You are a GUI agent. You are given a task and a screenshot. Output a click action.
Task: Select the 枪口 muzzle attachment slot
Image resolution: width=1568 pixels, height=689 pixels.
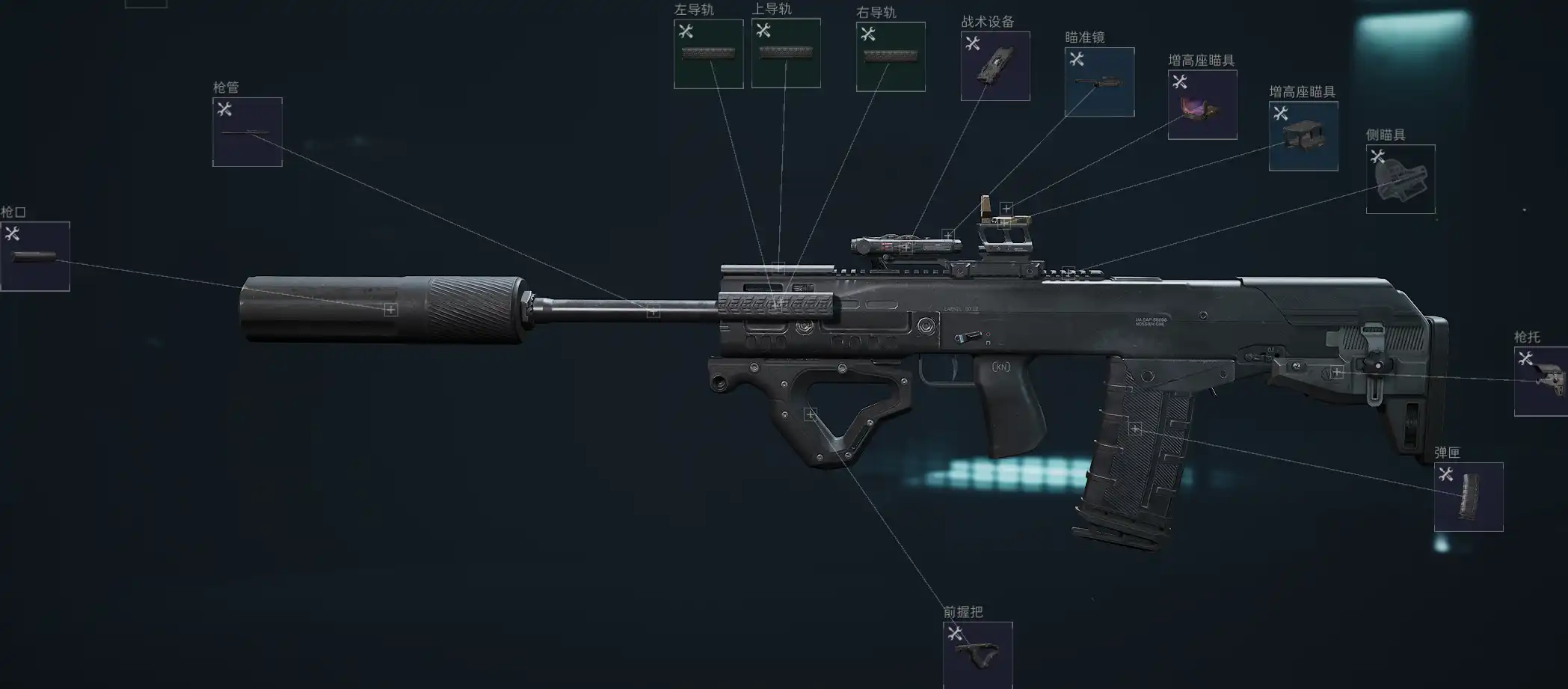[x=35, y=256]
